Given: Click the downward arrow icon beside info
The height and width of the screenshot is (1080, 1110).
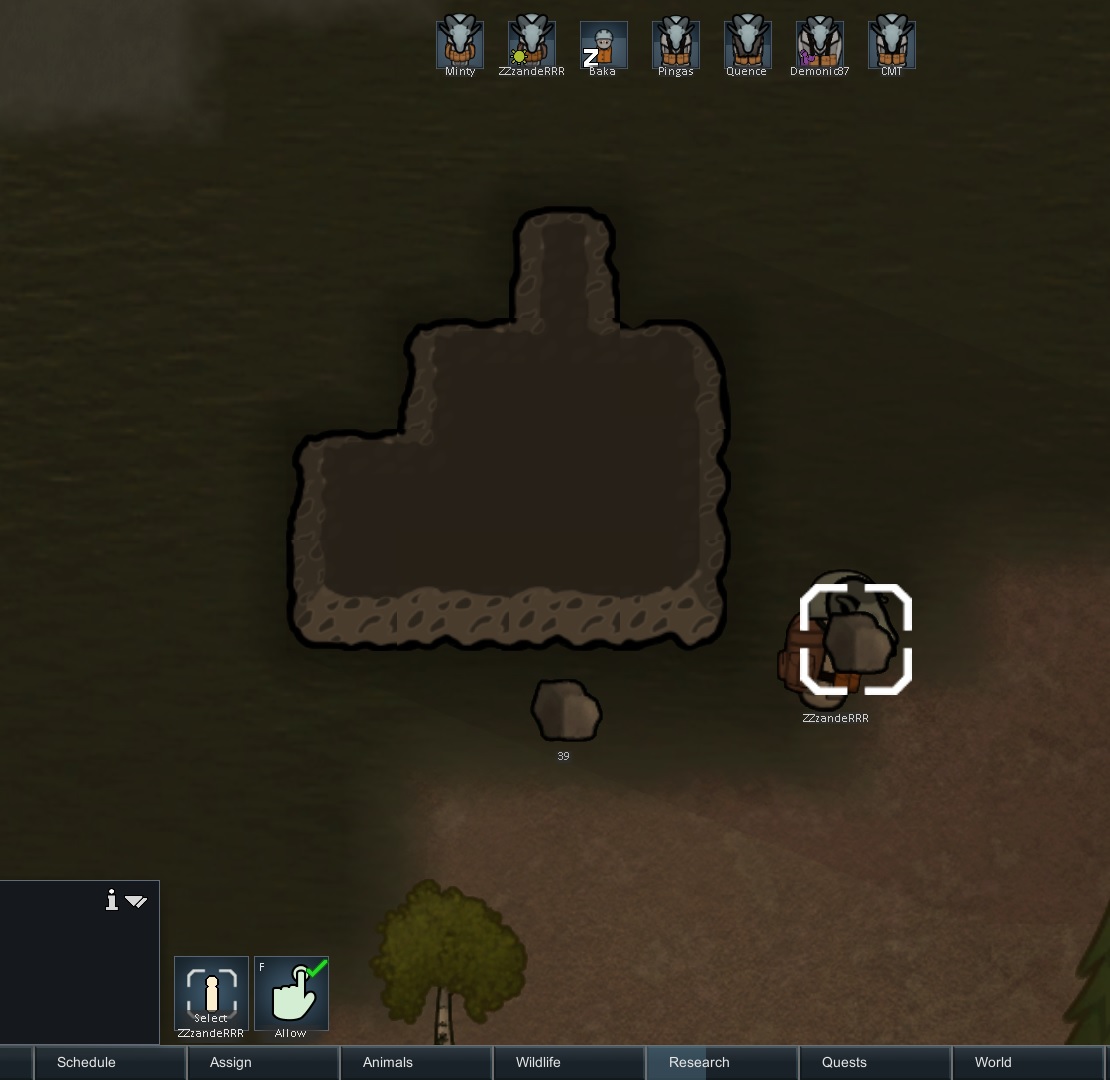Looking at the screenshot, I should tap(136, 902).
